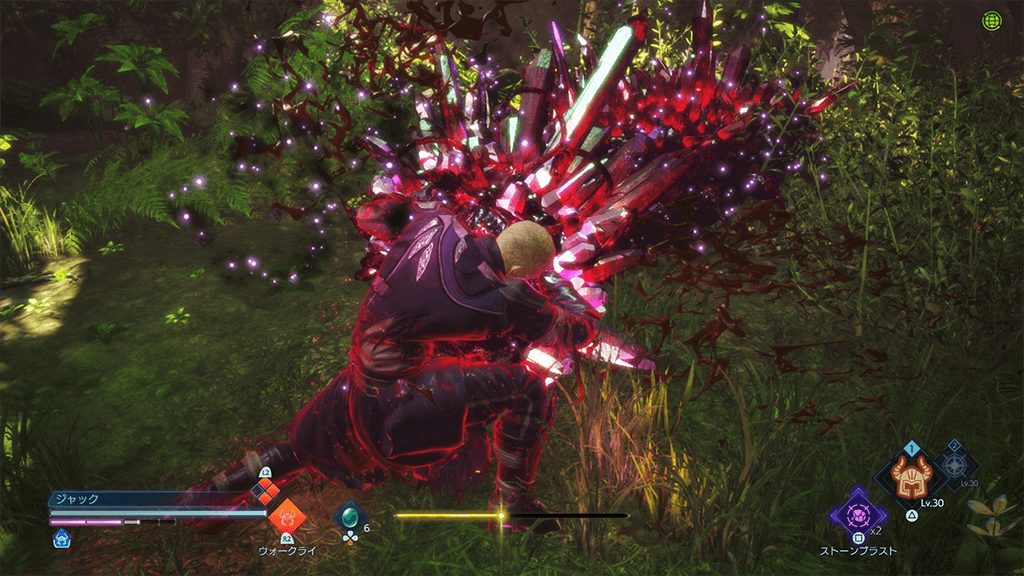This screenshot has height=576, width=1024.
Task: Select the small orange diamond cluster icon
Action: click(x=264, y=489)
